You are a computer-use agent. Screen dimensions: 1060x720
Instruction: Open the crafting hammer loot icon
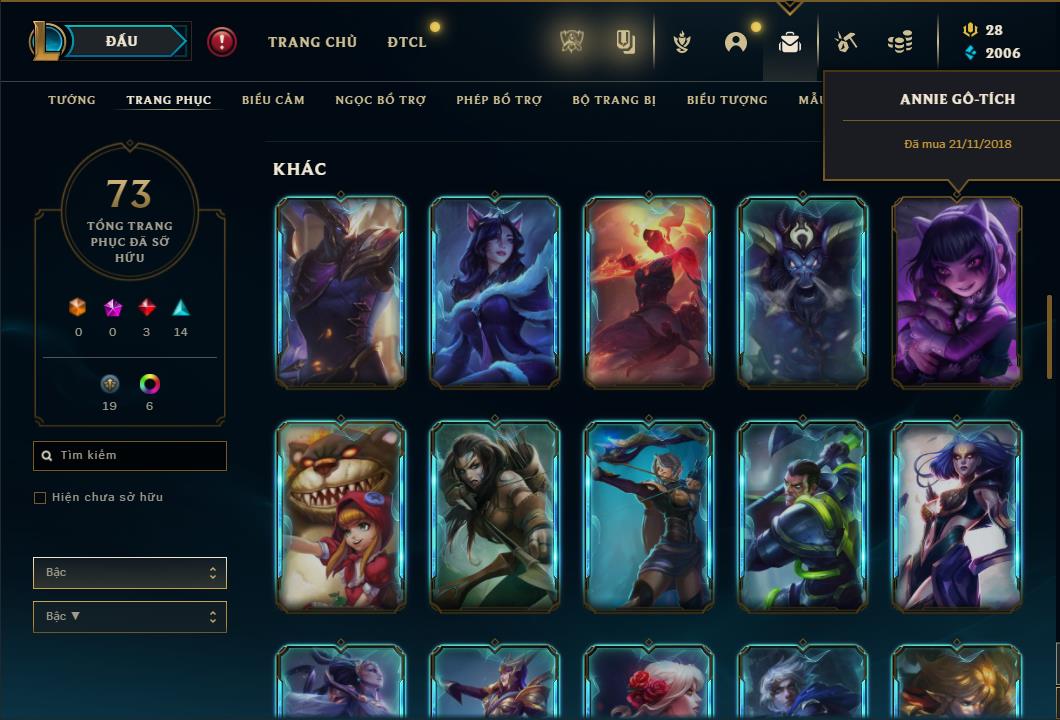846,42
